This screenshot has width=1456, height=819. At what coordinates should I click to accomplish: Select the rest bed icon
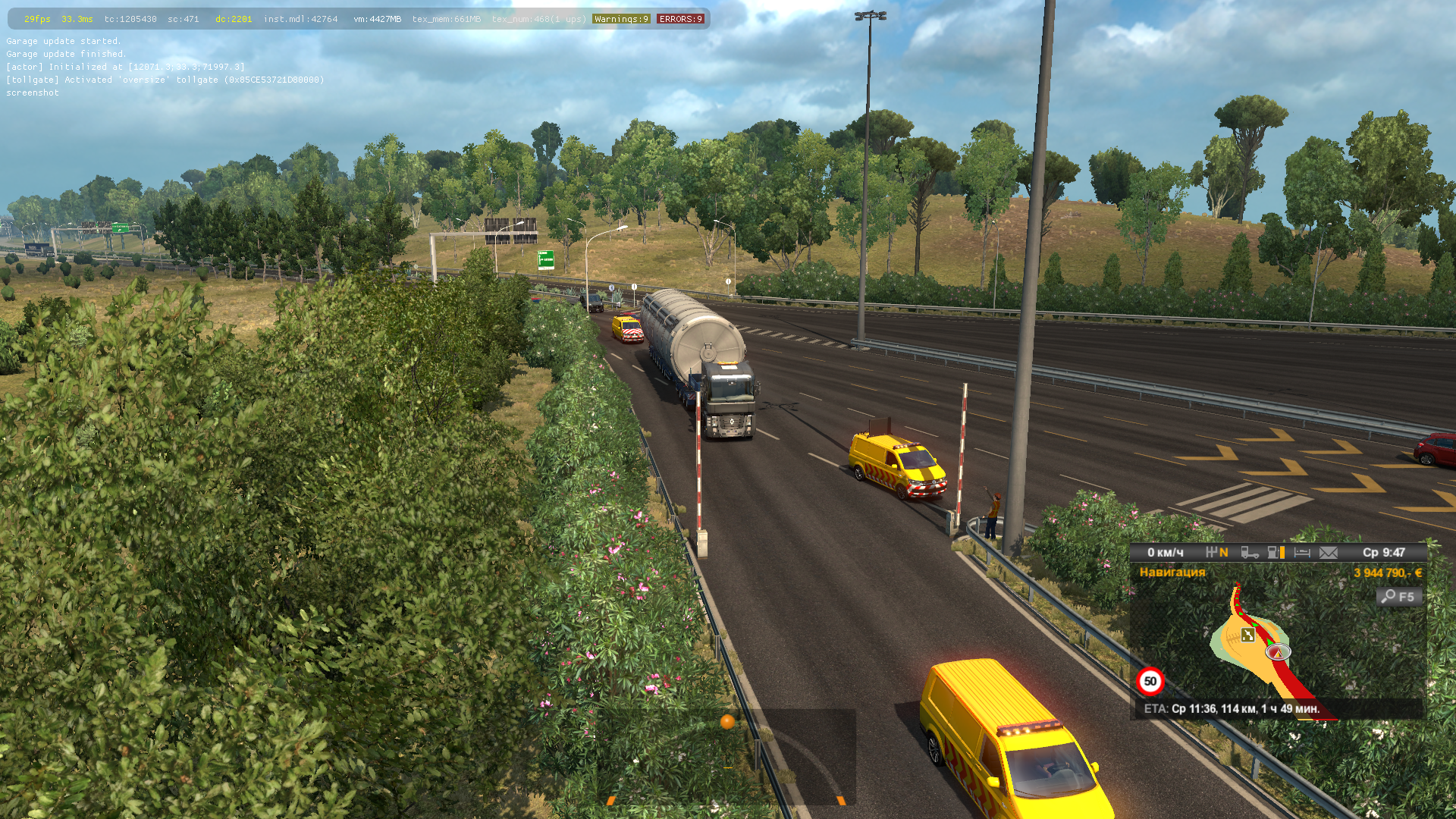(1302, 553)
